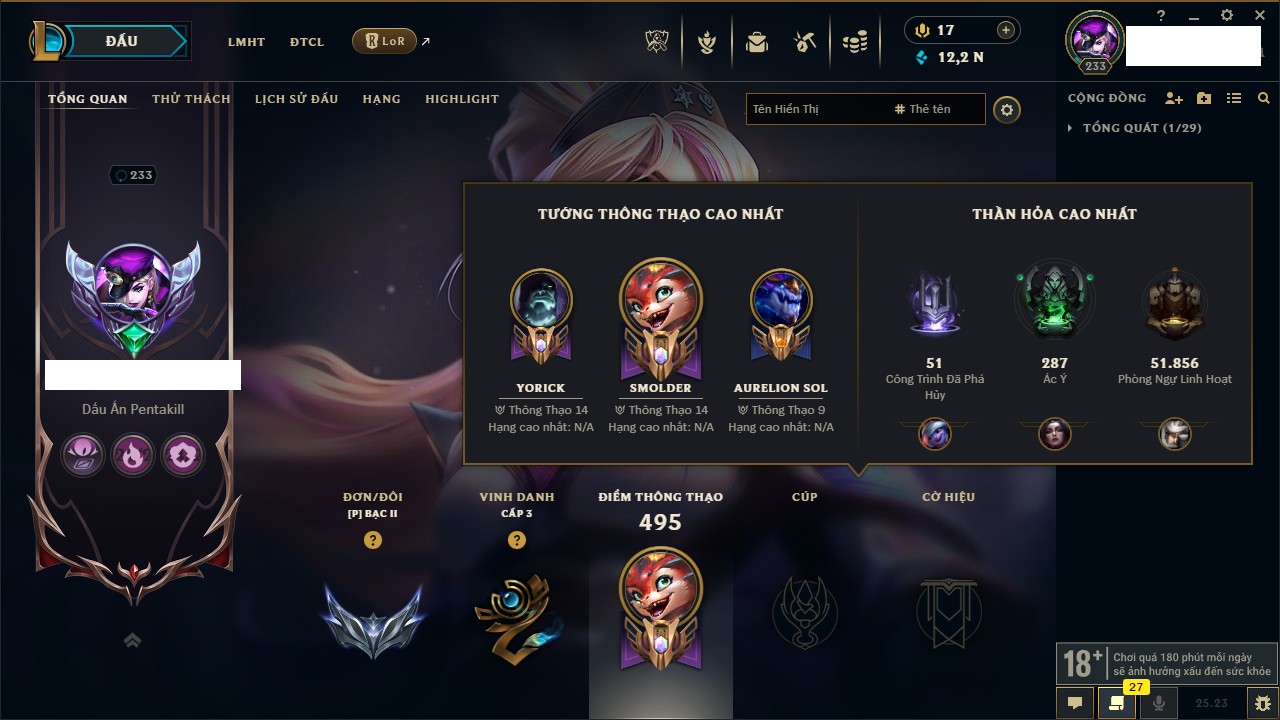Open the backpack collection icon
1280x720 pixels.
(756, 42)
